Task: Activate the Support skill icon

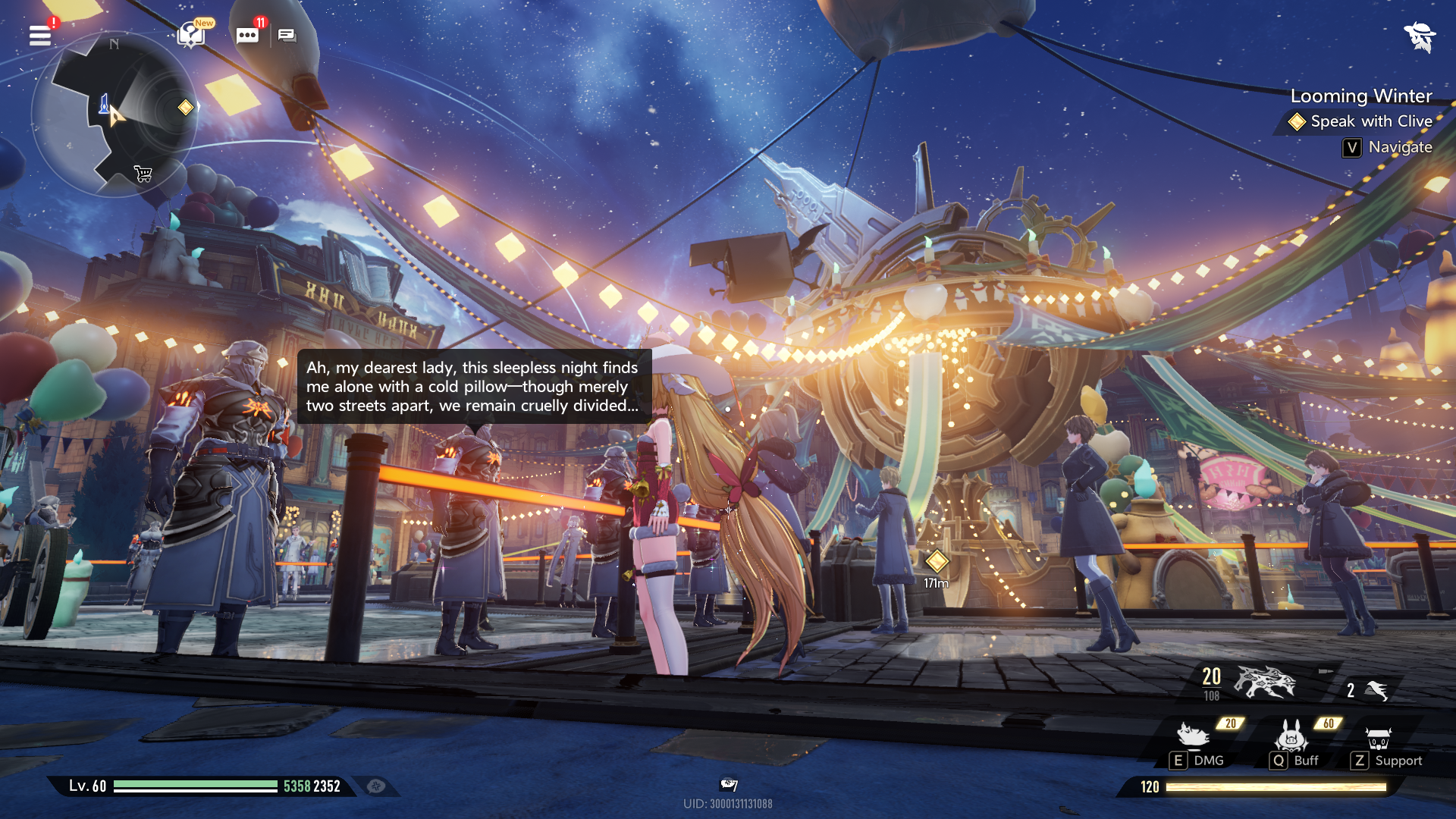Action: coord(1378,737)
